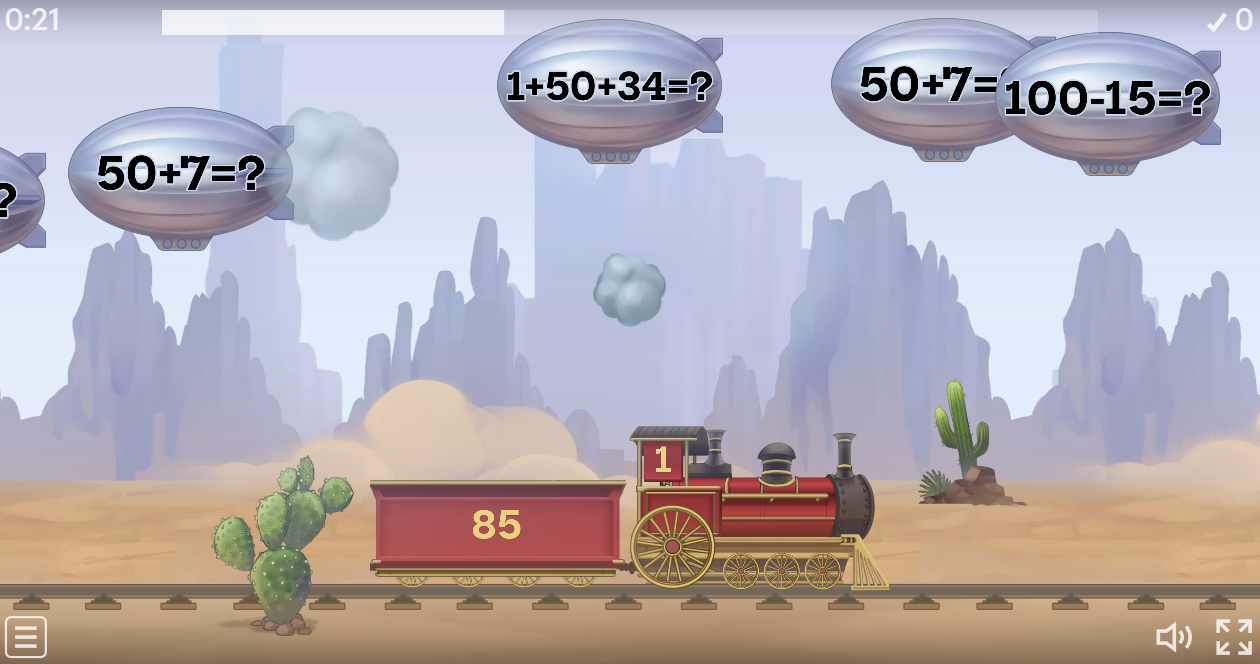The height and width of the screenshot is (664, 1260).
Task: Open the hamburger menu button
Action: click(x=25, y=637)
